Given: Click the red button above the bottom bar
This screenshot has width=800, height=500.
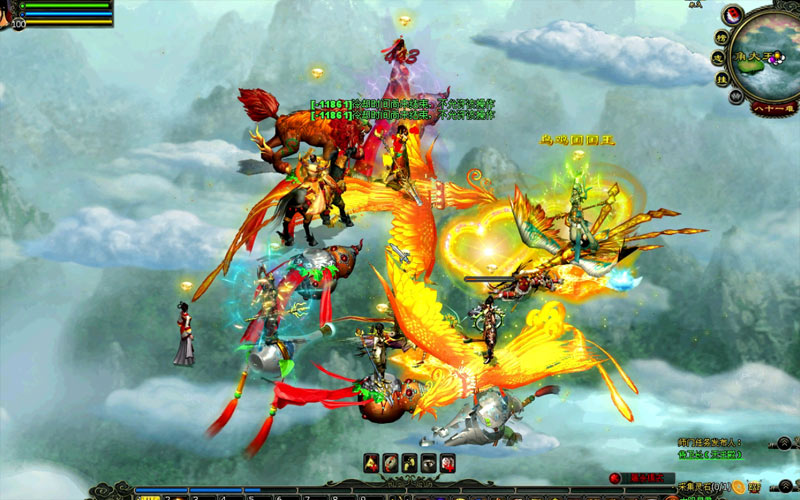Looking at the screenshot, I should coord(615,479).
